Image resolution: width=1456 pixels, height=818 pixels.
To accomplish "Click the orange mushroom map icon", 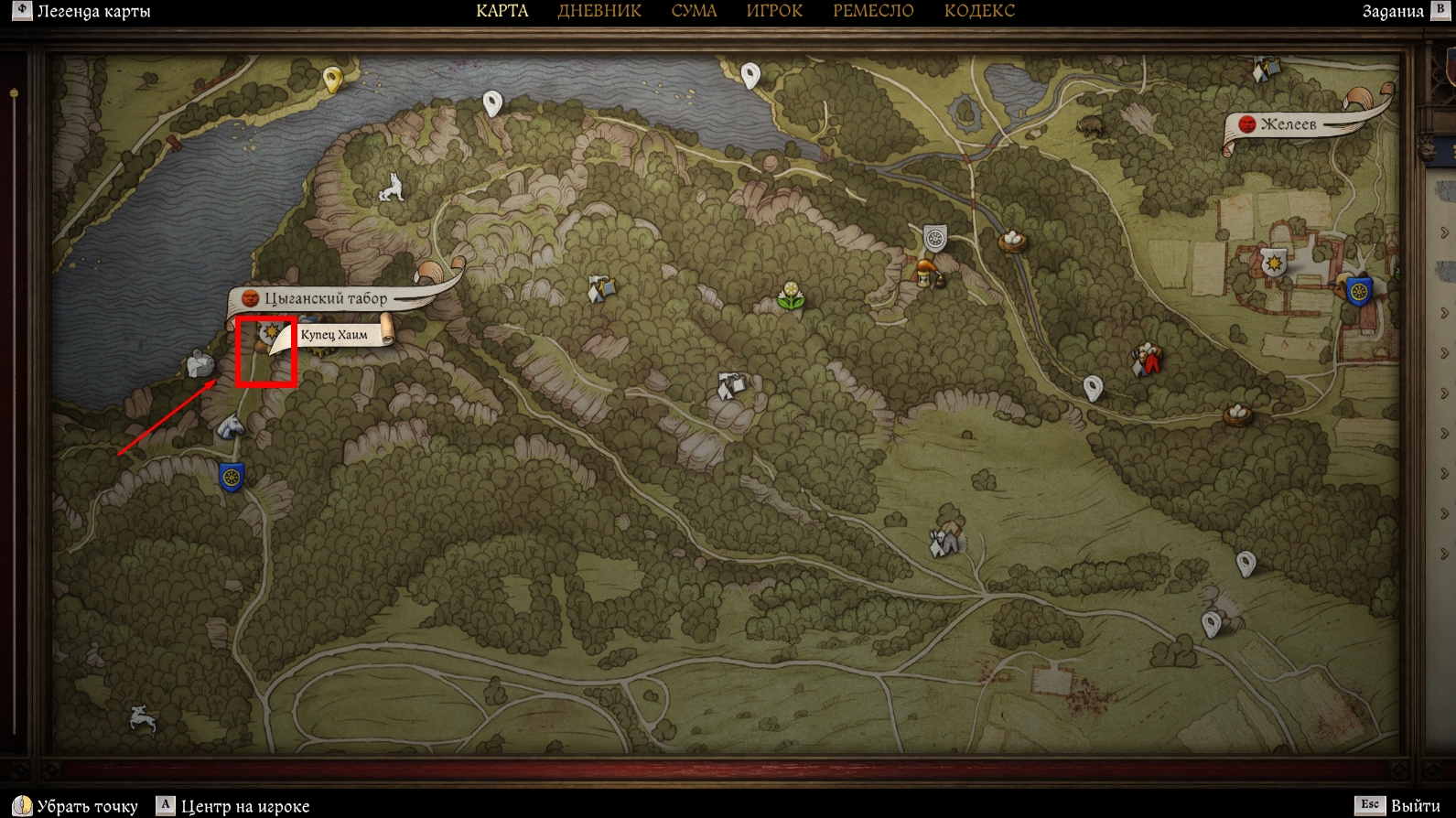I will click(925, 272).
